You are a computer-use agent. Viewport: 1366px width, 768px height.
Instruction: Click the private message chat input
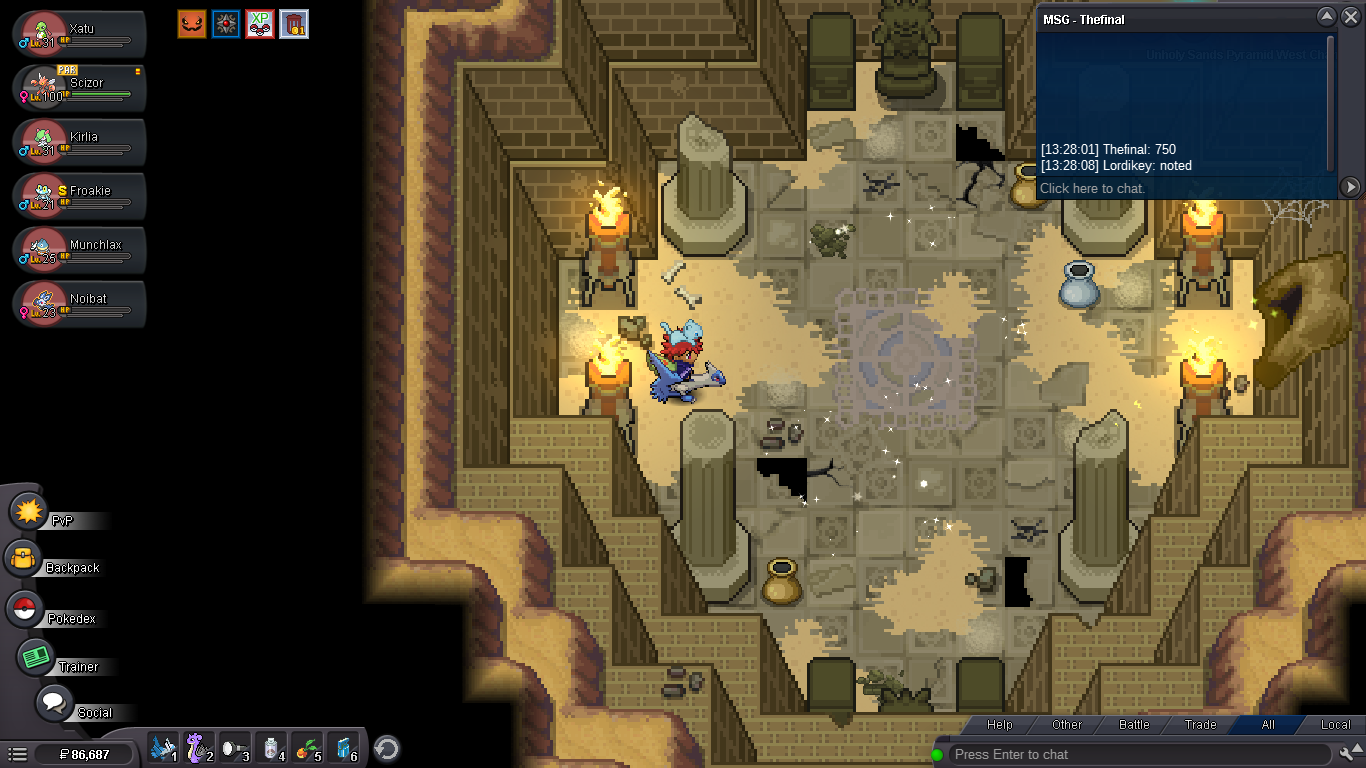coord(1185,188)
